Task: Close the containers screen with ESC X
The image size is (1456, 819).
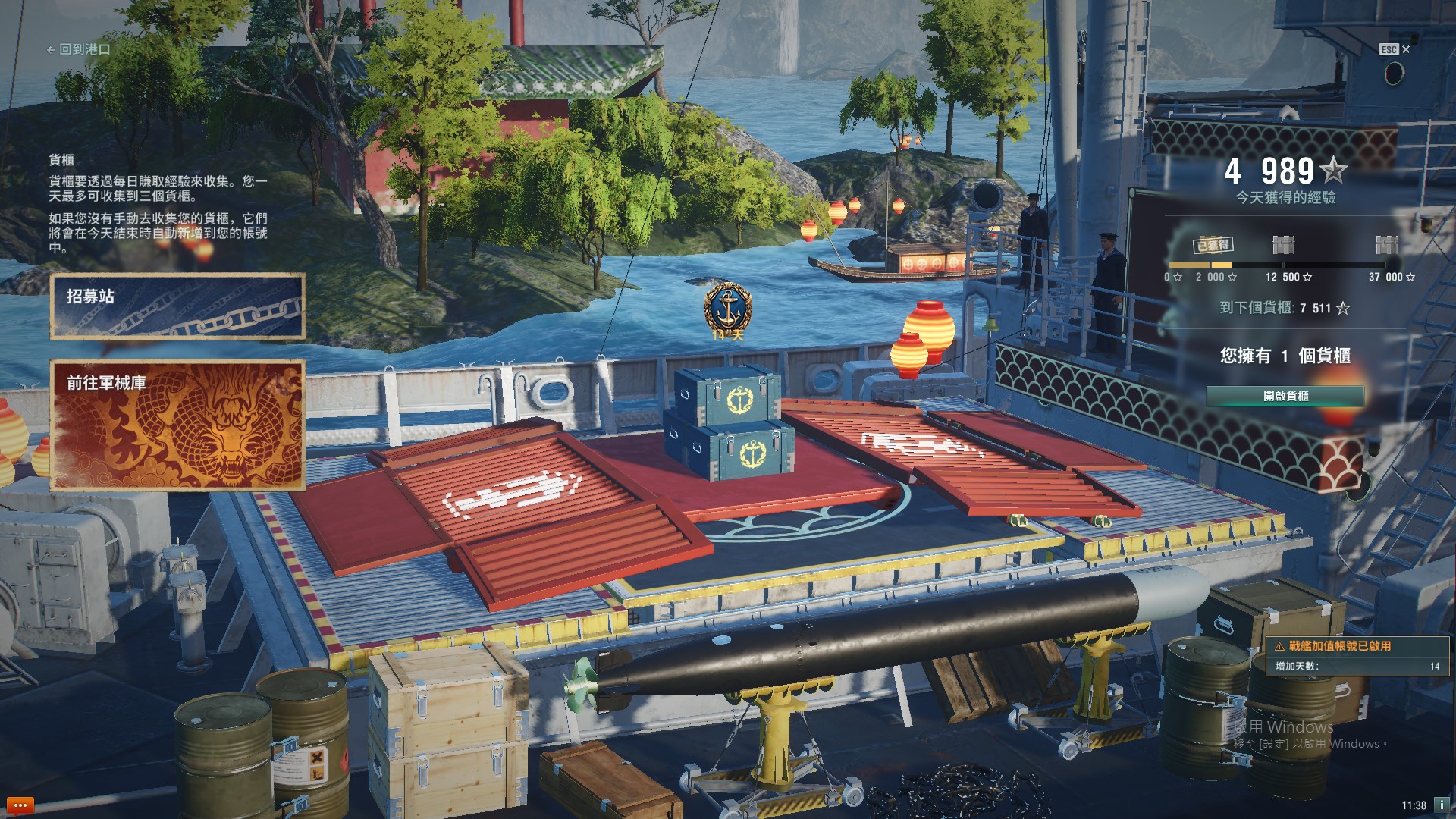Action: coord(1395,49)
